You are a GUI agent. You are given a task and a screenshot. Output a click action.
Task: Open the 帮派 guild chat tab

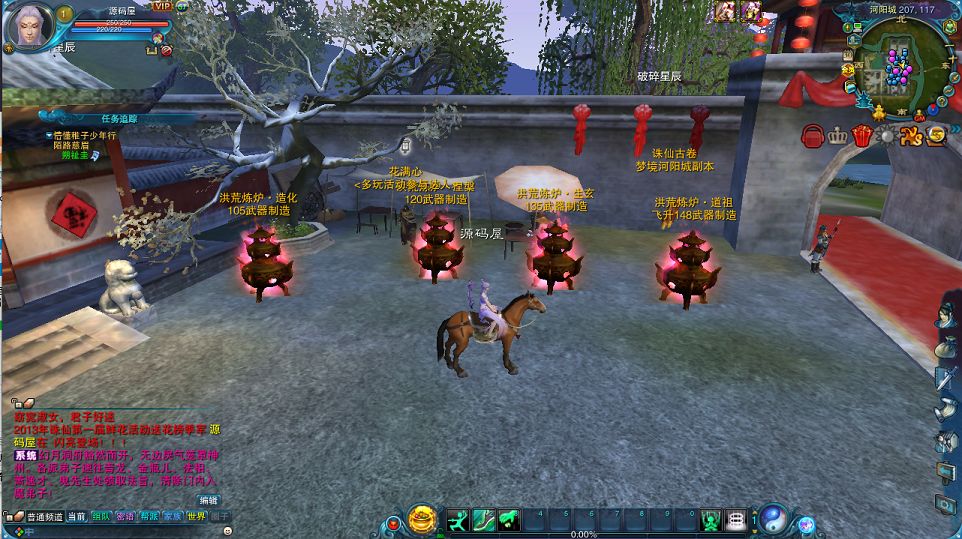point(149,517)
